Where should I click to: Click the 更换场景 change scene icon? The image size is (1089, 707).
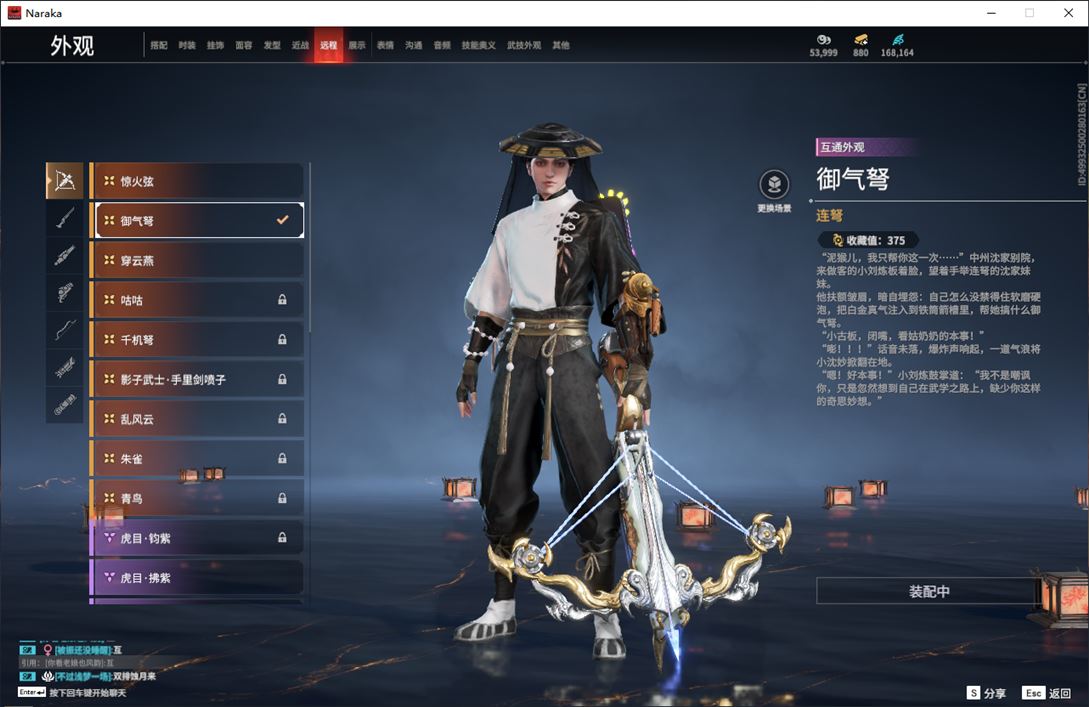pos(774,185)
